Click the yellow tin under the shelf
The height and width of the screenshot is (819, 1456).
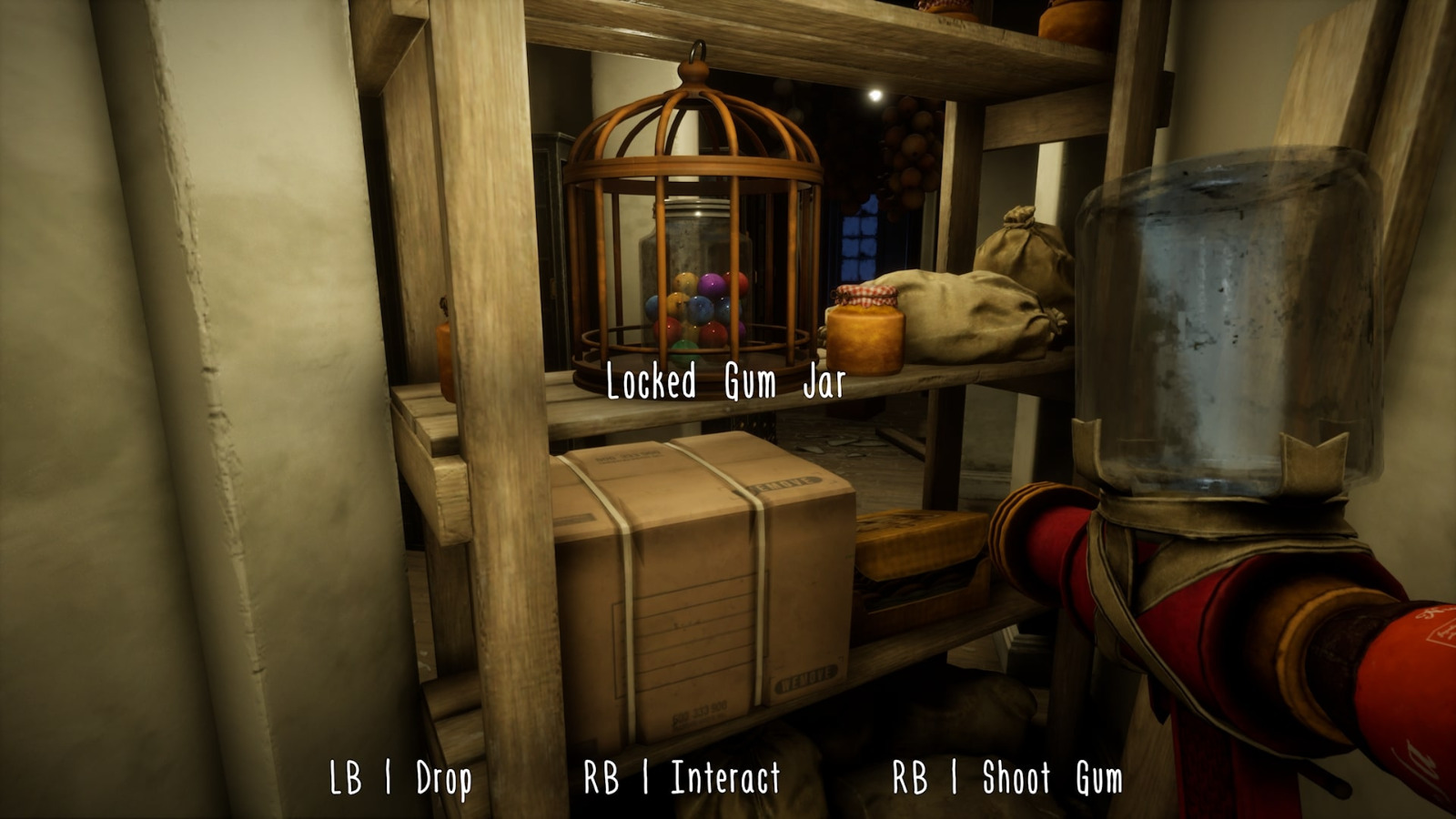tap(919, 546)
